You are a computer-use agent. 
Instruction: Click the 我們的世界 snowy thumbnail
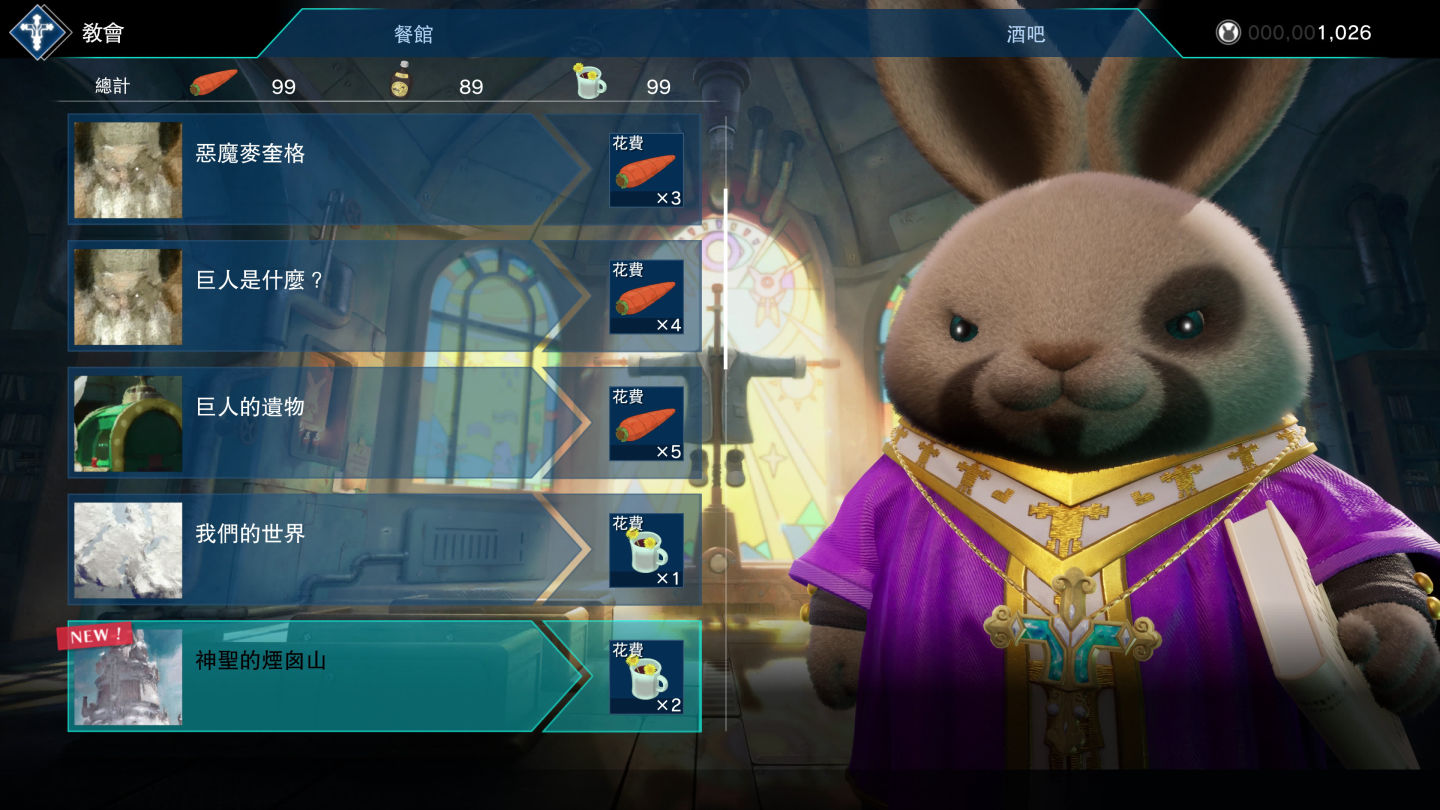point(128,550)
